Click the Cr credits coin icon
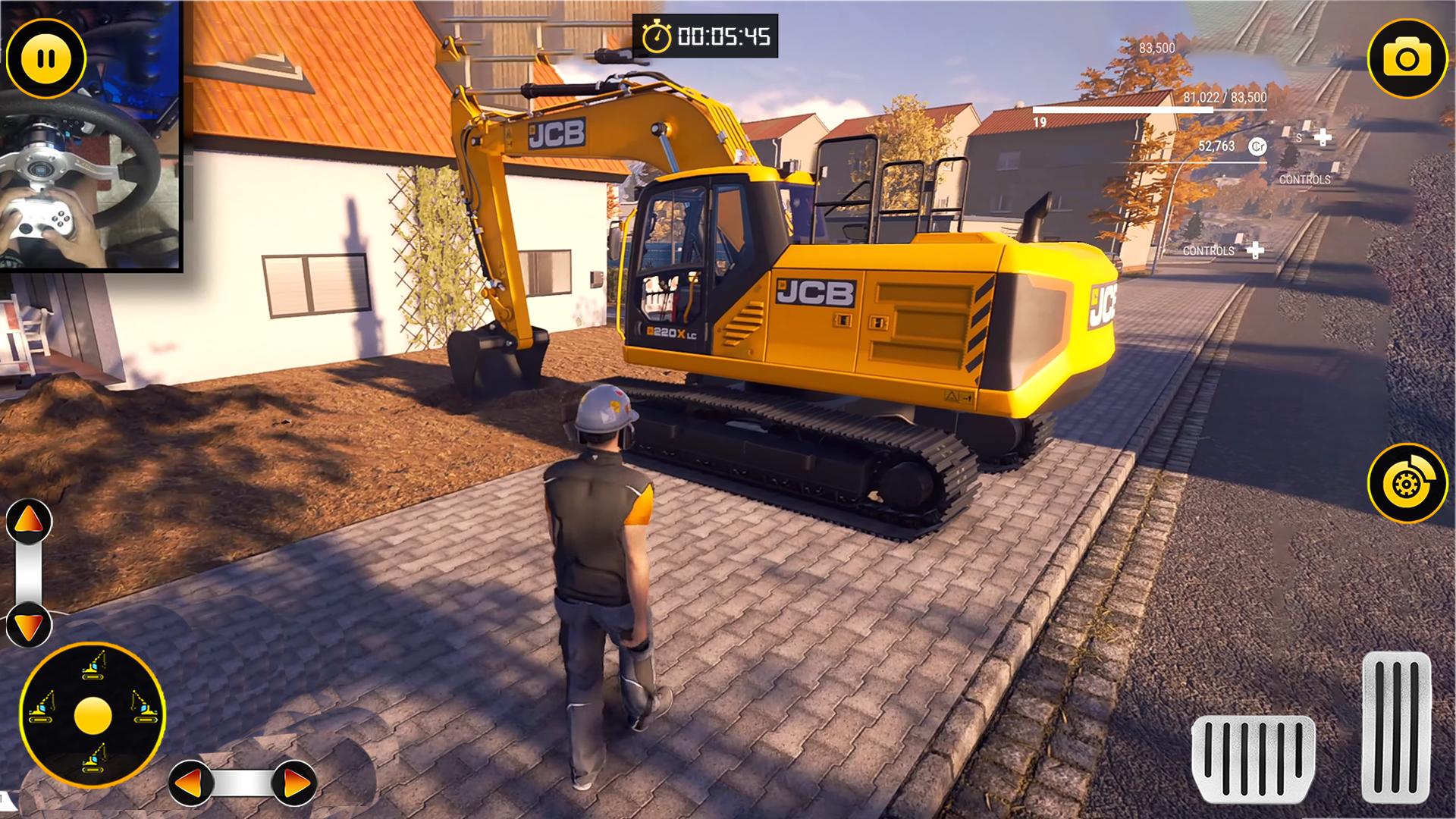This screenshot has height=819, width=1456. click(x=1258, y=146)
